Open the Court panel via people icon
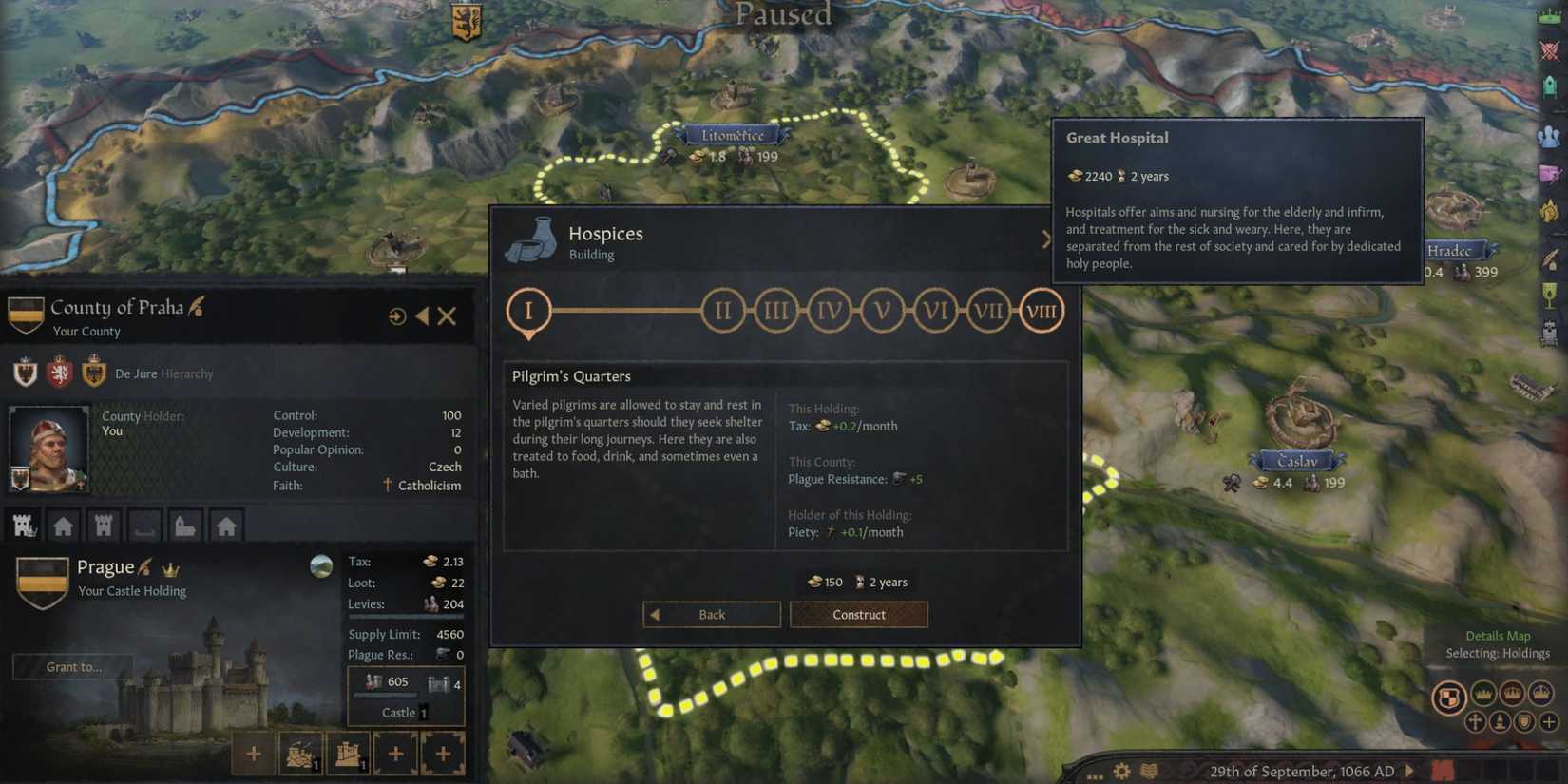Screen dimensions: 1568x784 pyautogui.click(x=1549, y=135)
